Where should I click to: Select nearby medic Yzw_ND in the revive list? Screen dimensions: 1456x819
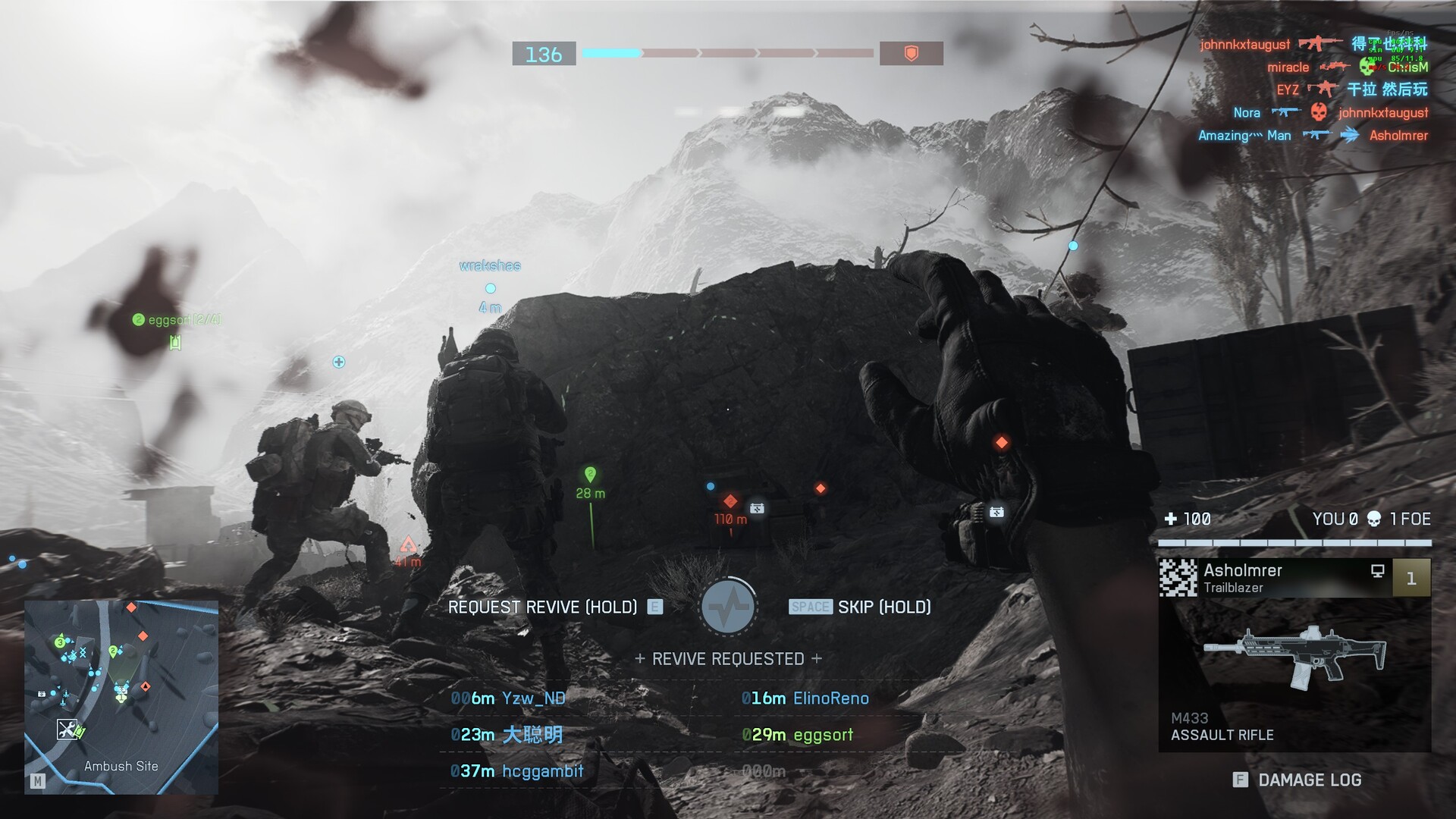(509, 698)
